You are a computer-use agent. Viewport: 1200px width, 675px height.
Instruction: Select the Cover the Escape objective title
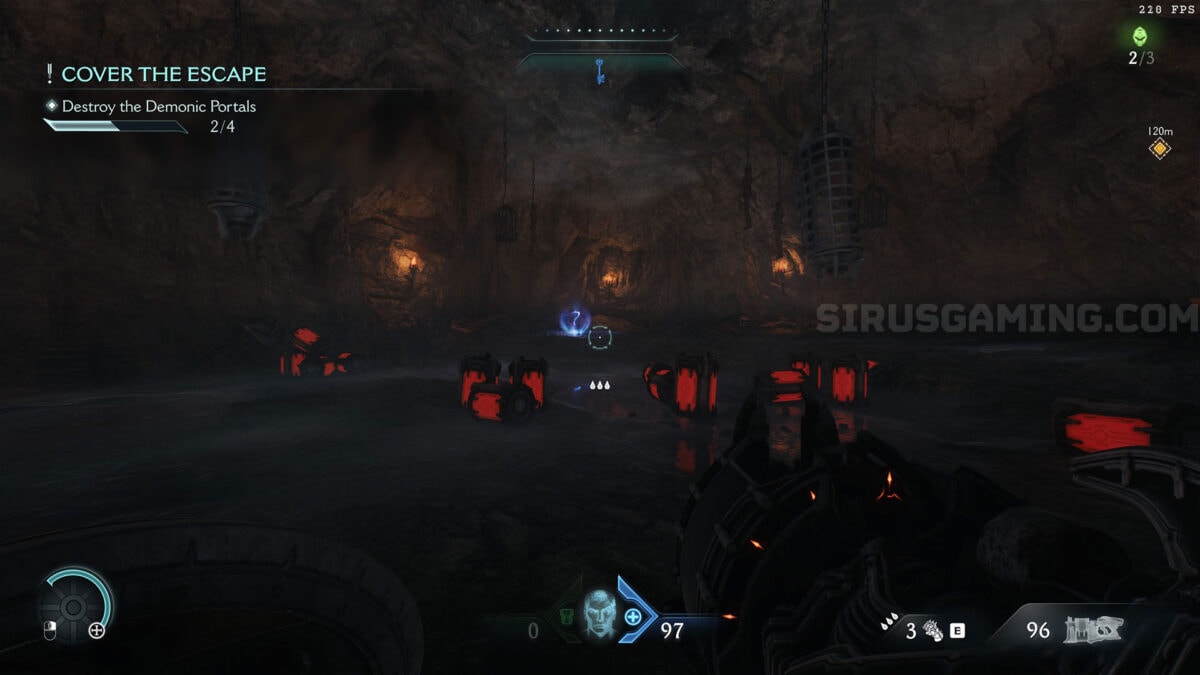point(163,74)
